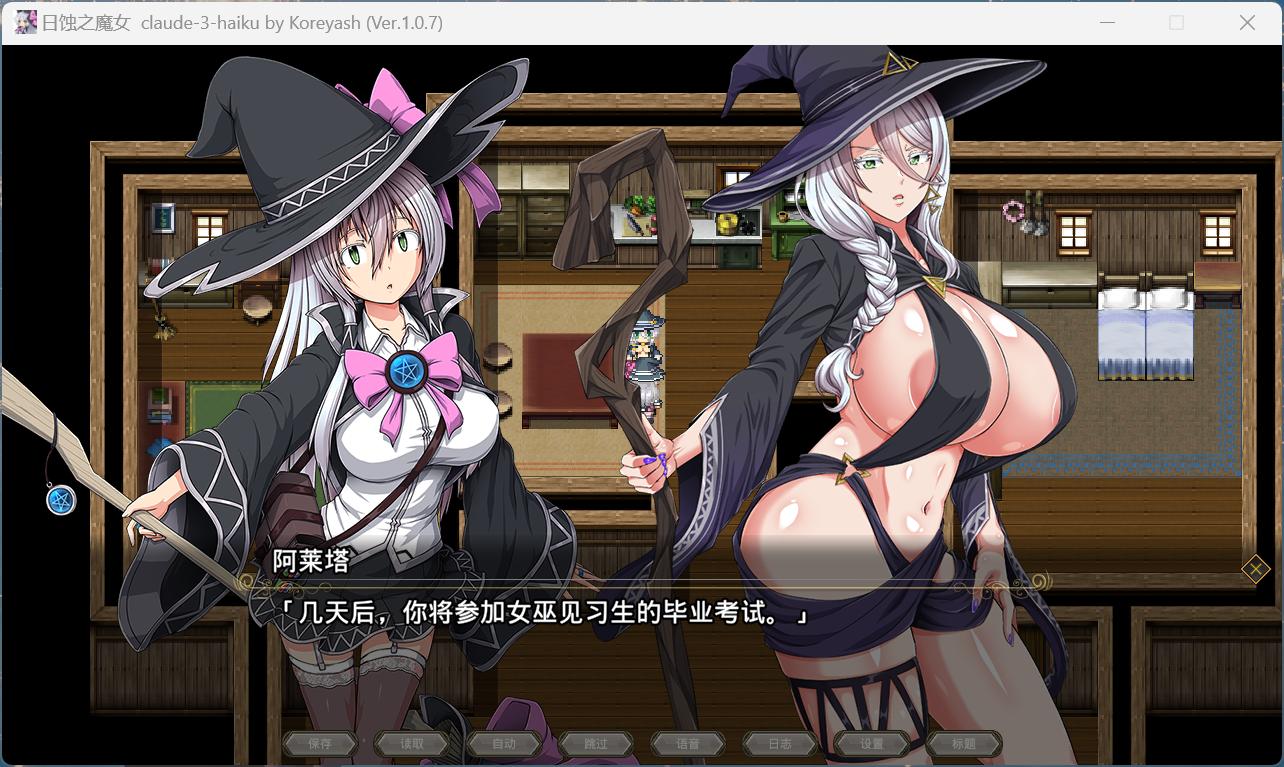Toggle off auto mode with the 自动 button

[504, 743]
